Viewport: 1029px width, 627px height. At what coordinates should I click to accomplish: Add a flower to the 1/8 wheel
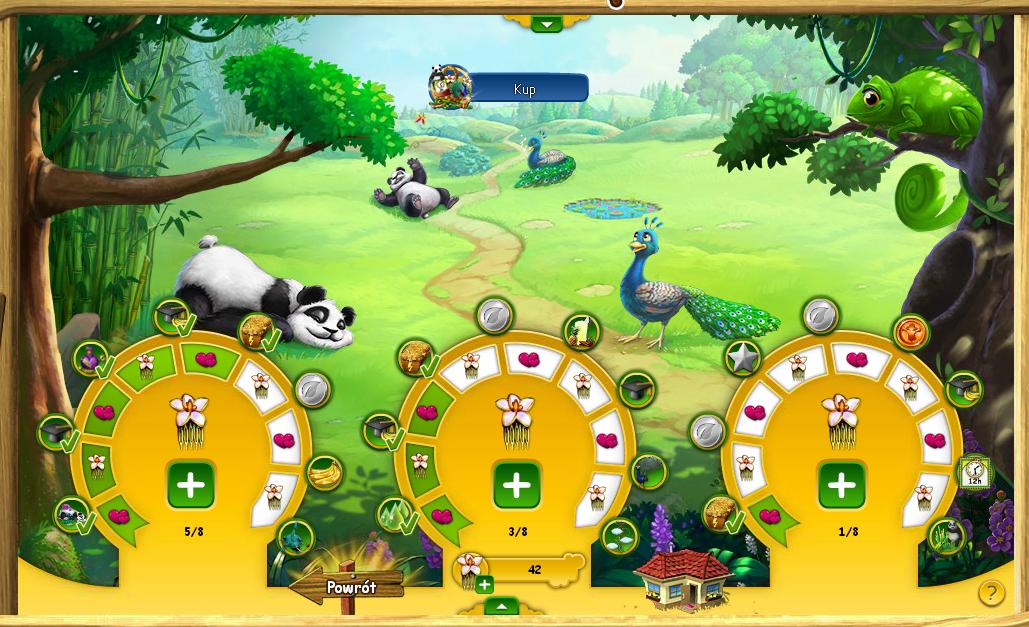[842, 486]
